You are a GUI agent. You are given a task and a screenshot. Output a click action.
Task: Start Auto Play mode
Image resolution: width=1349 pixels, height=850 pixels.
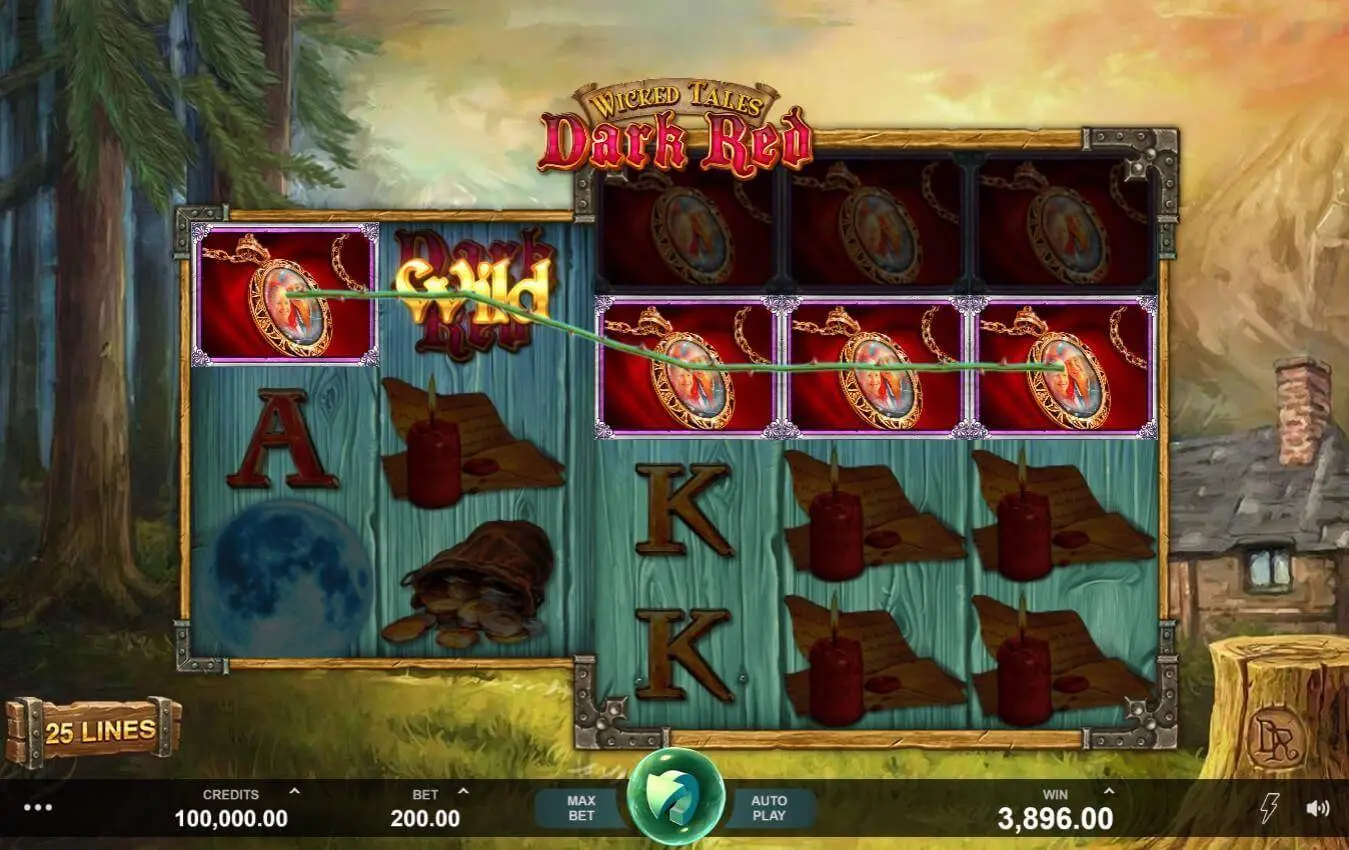point(769,808)
